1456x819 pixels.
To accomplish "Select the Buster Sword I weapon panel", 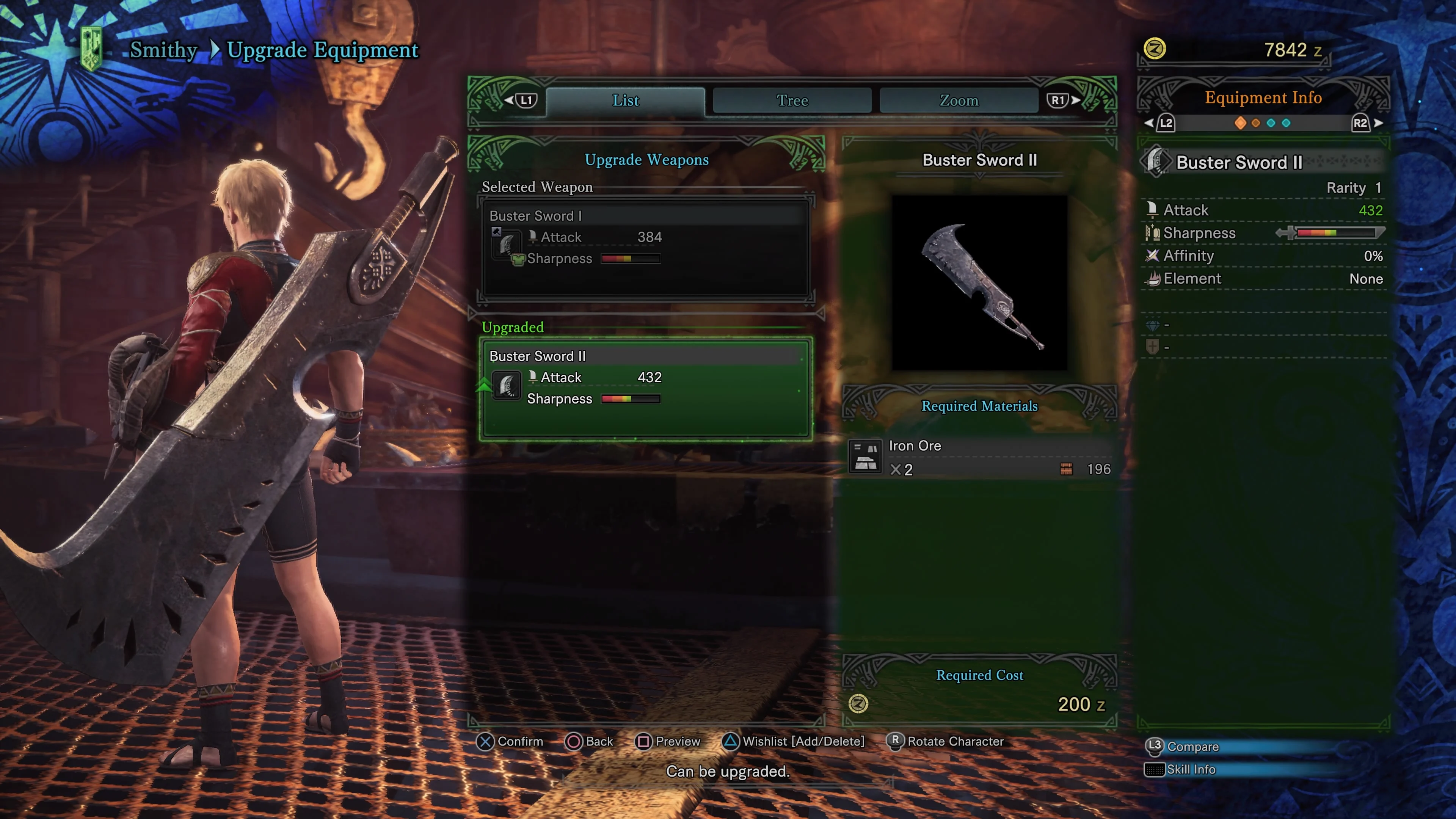I will click(645, 248).
